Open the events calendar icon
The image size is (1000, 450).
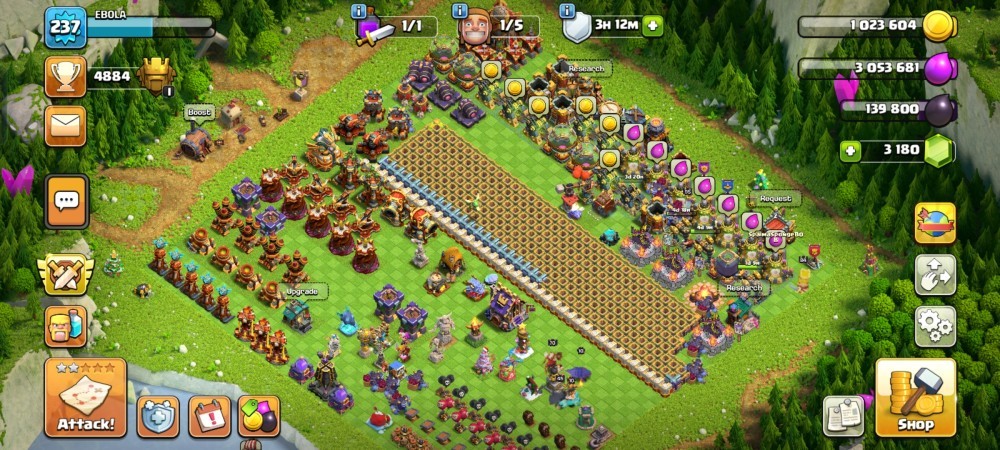pyautogui.click(x=209, y=416)
